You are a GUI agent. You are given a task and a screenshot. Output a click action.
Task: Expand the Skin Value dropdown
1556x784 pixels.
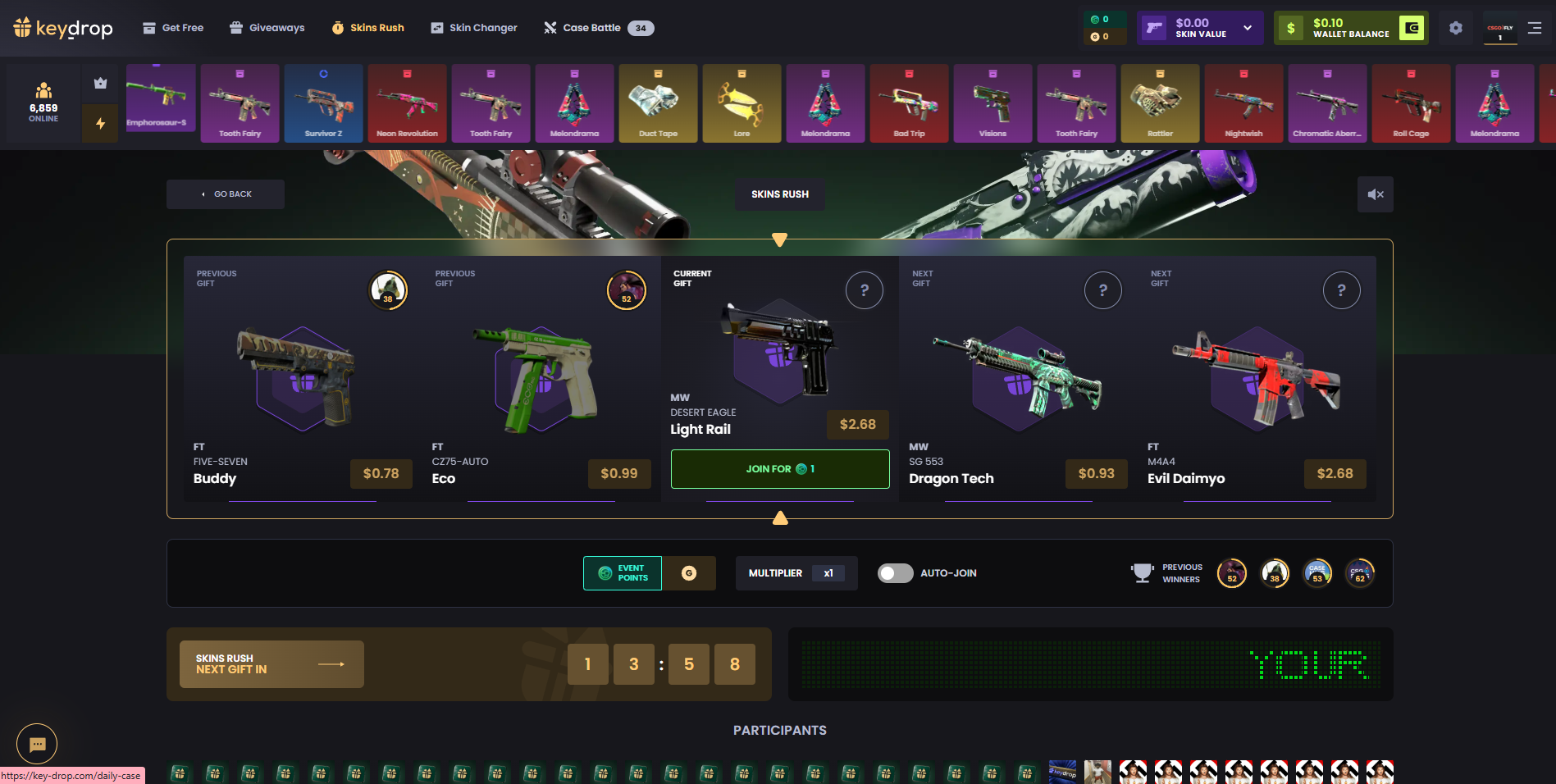tap(1248, 28)
